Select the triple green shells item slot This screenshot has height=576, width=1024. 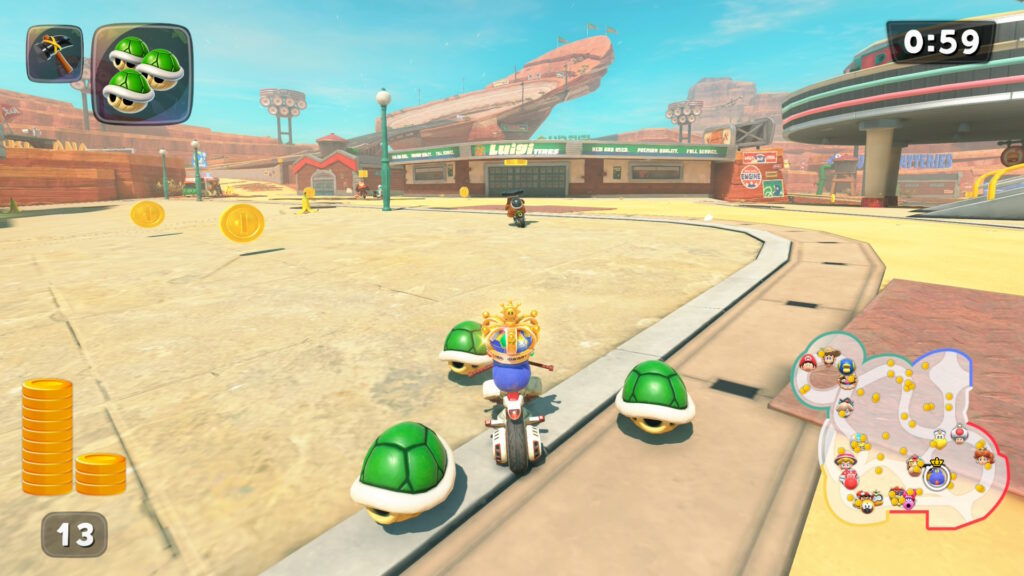click(x=141, y=73)
